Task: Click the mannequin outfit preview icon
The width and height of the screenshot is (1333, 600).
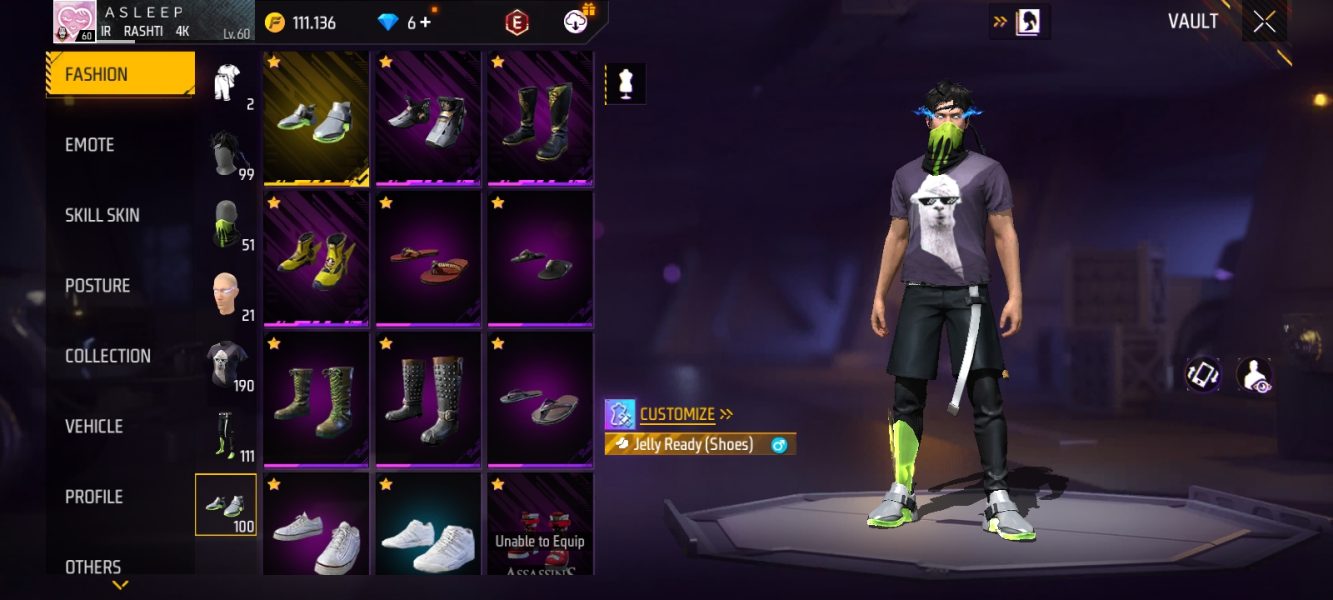Action: tap(626, 85)
